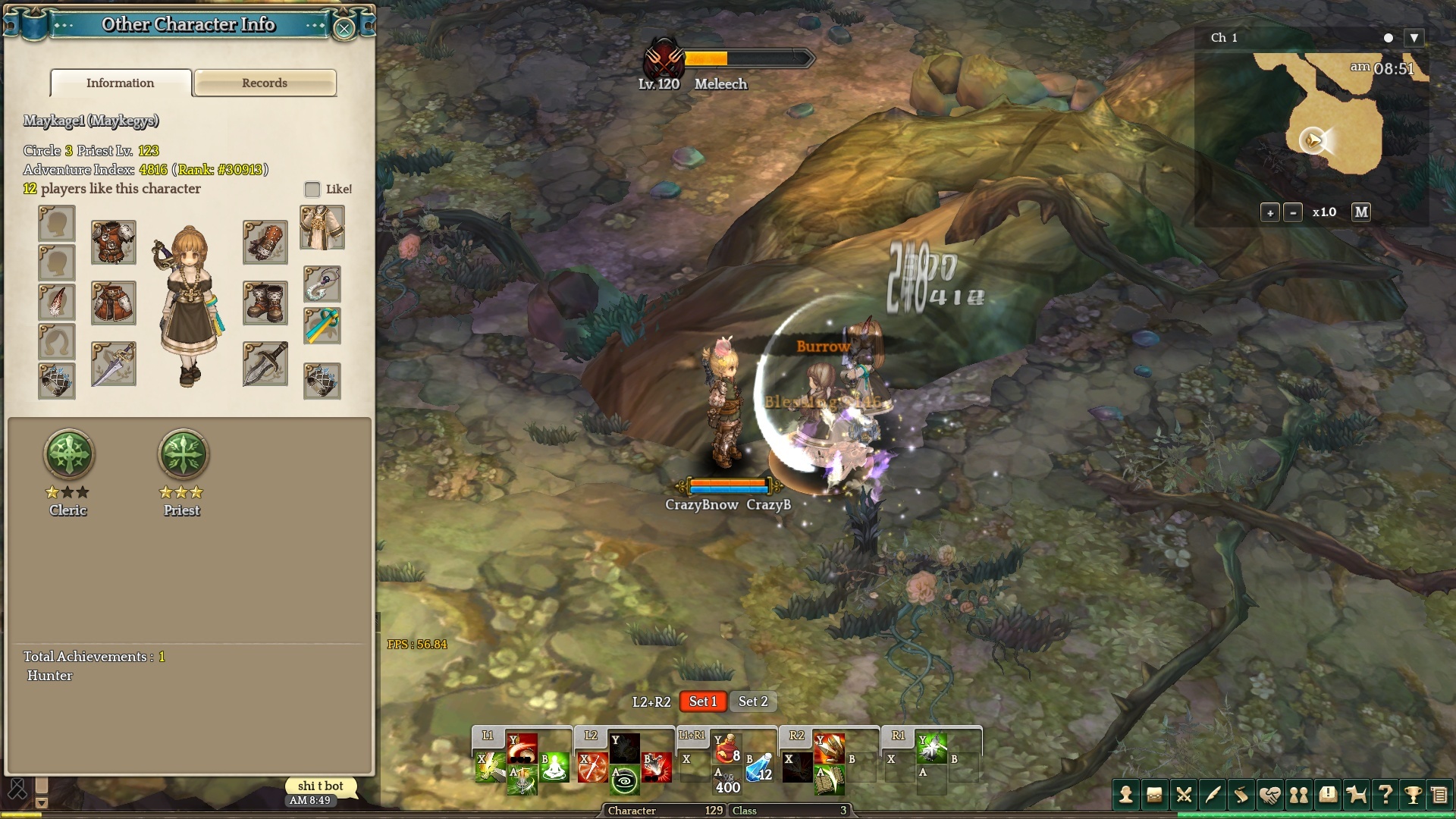
Task: Click the Priest class emblem
Action: coord(183,454)
